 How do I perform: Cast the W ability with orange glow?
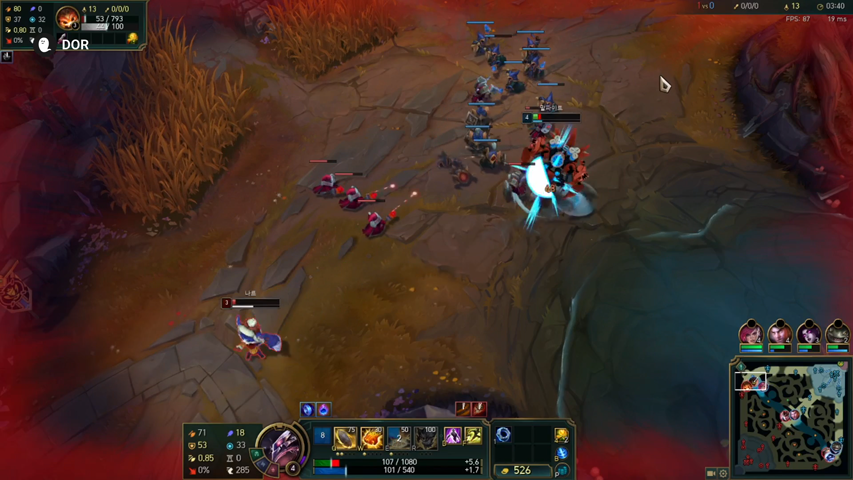[372, 437]
